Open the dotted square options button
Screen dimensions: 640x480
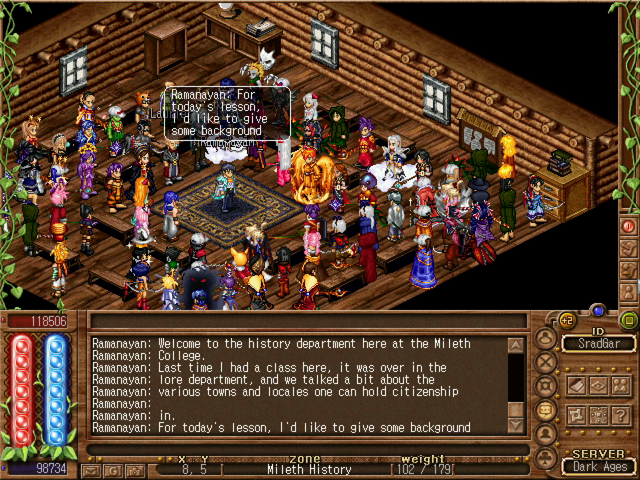pyautogui.click(x=599, y=415)
